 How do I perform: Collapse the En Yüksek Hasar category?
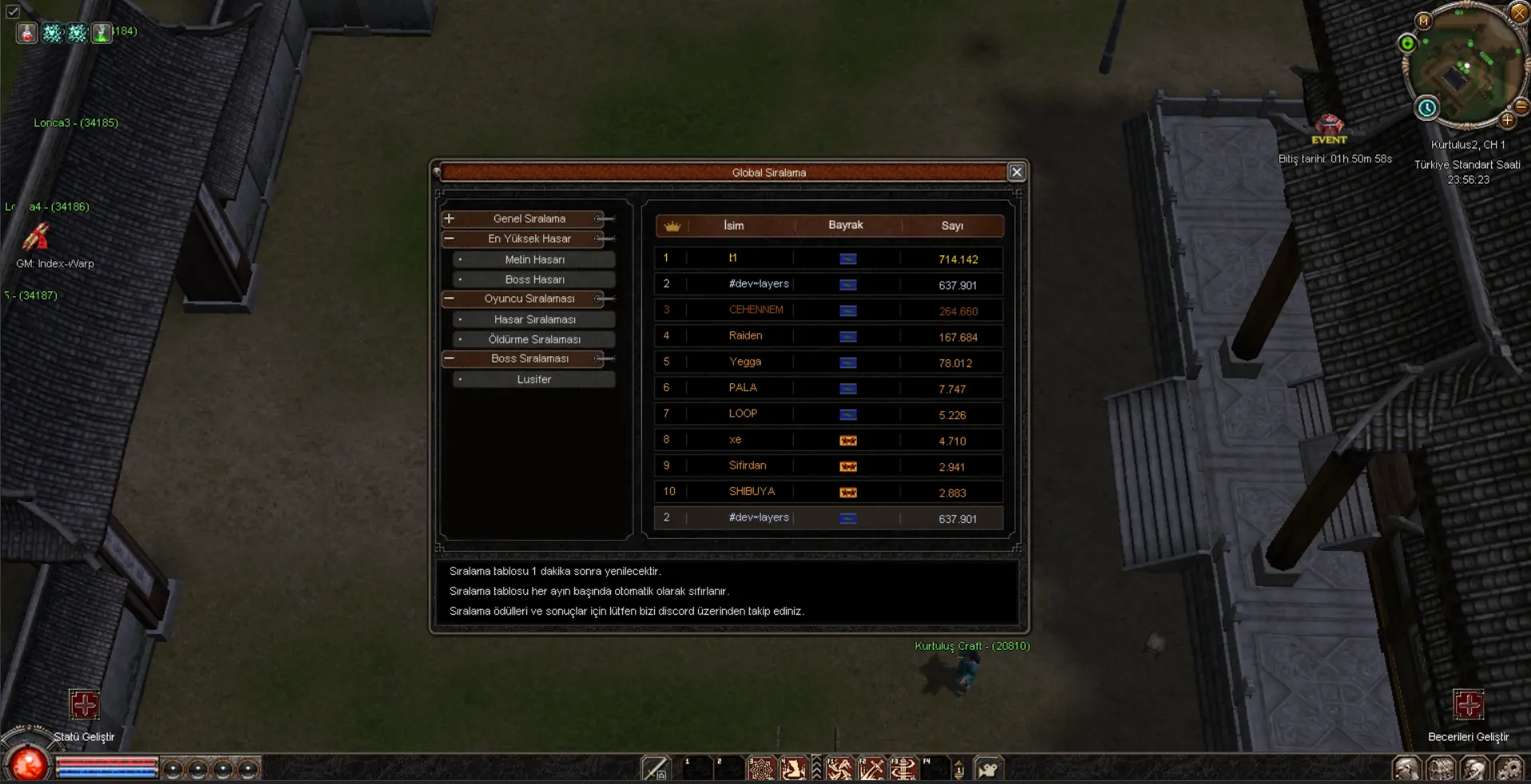coord(450,239)
